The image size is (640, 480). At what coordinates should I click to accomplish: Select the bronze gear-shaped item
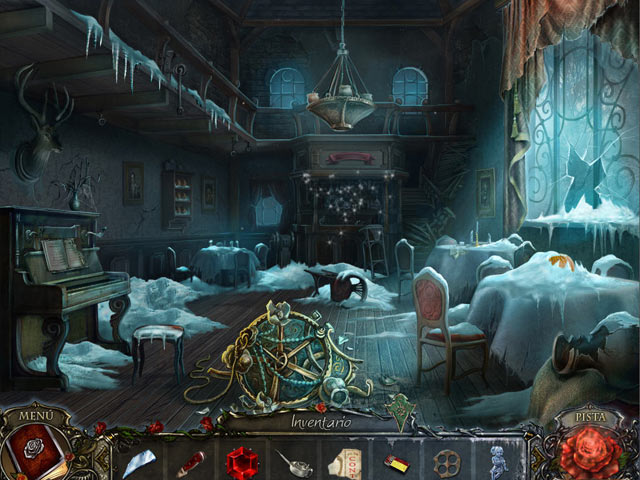pos(445,462)
